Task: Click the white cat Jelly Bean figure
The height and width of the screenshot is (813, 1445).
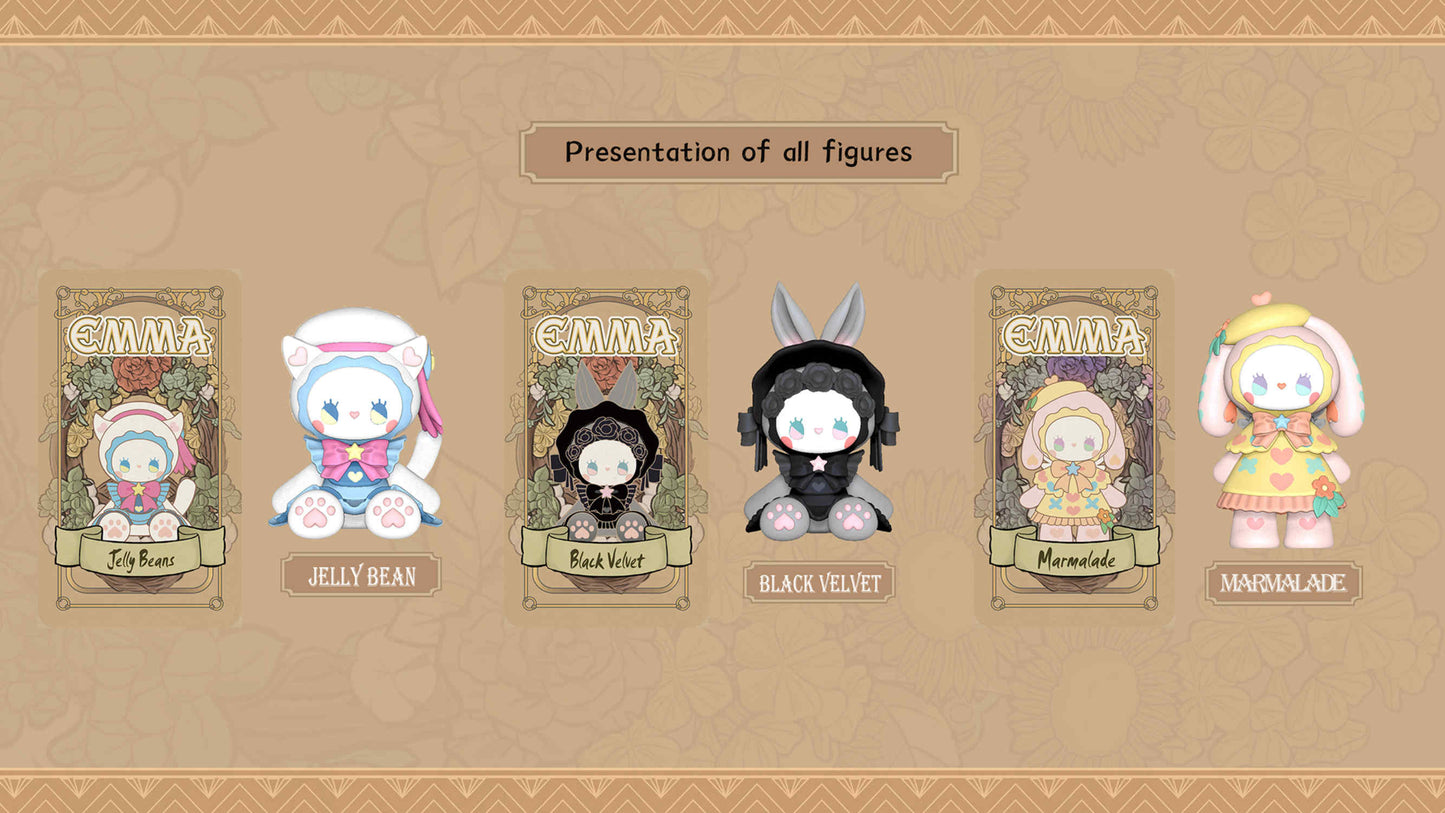Action: pyautogui.click(x=357, y=424)
